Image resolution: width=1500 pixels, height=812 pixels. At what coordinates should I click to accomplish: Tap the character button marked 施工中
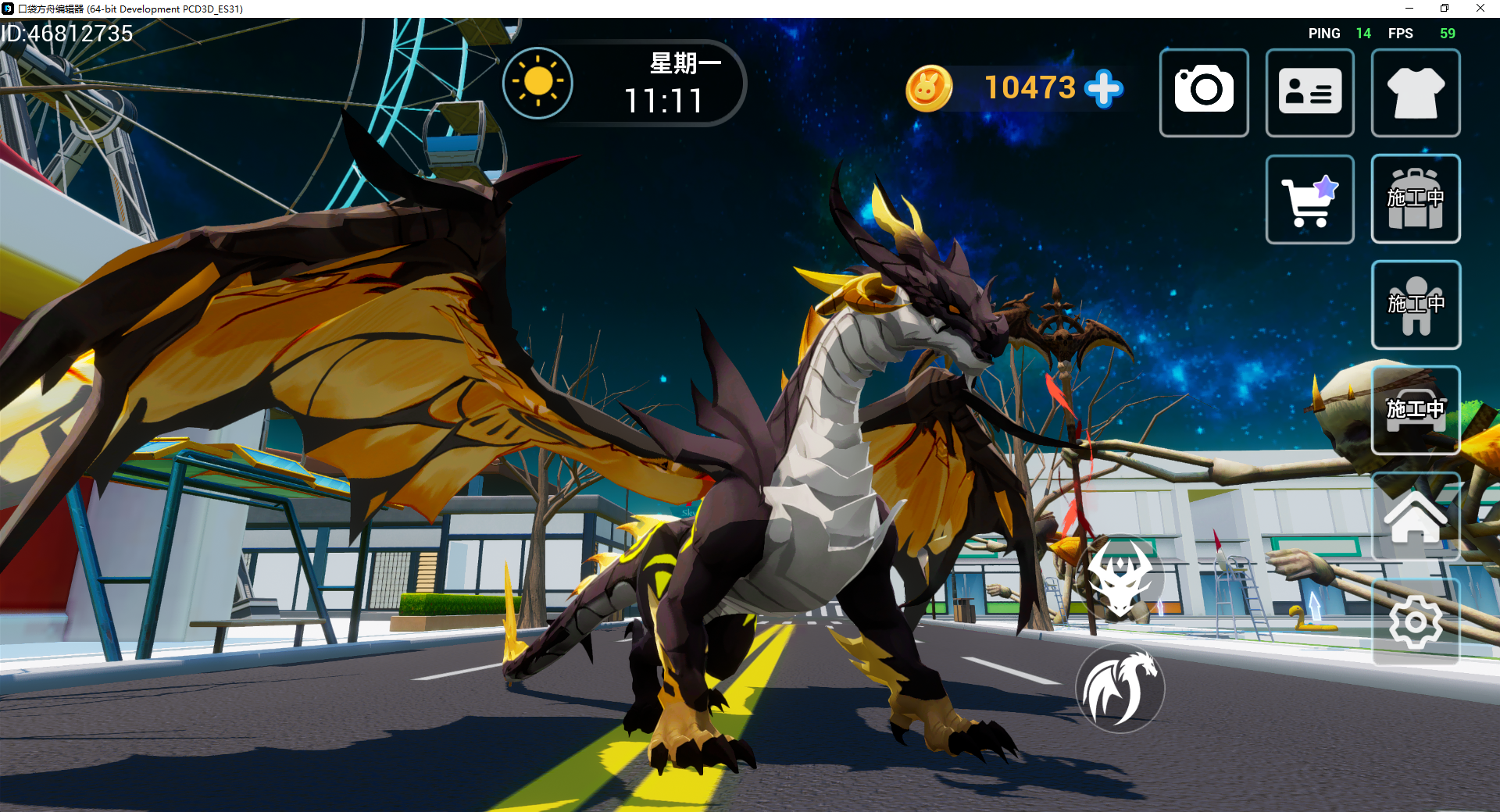point(1416,304)
